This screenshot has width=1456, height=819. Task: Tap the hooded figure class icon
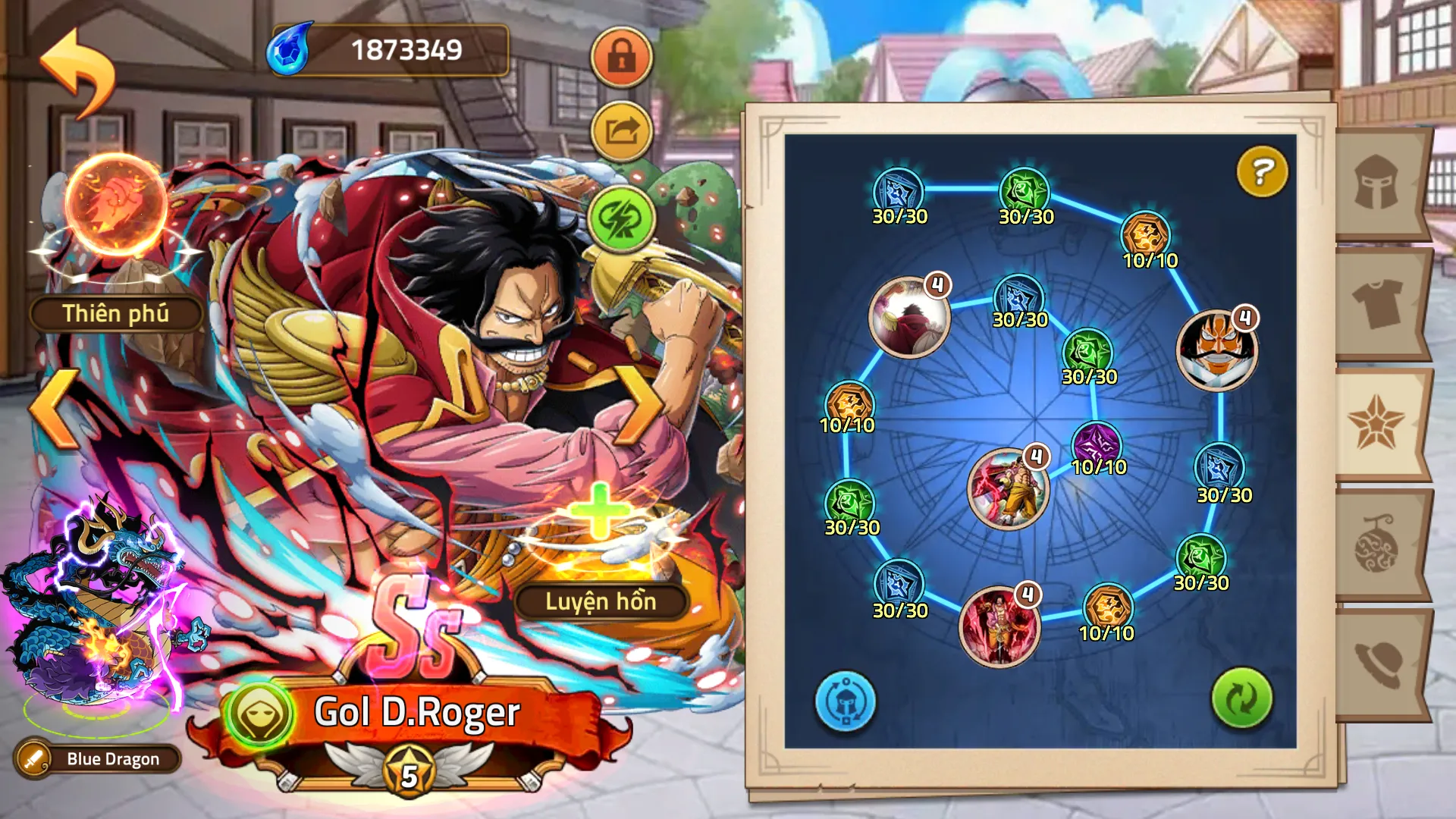259,714
